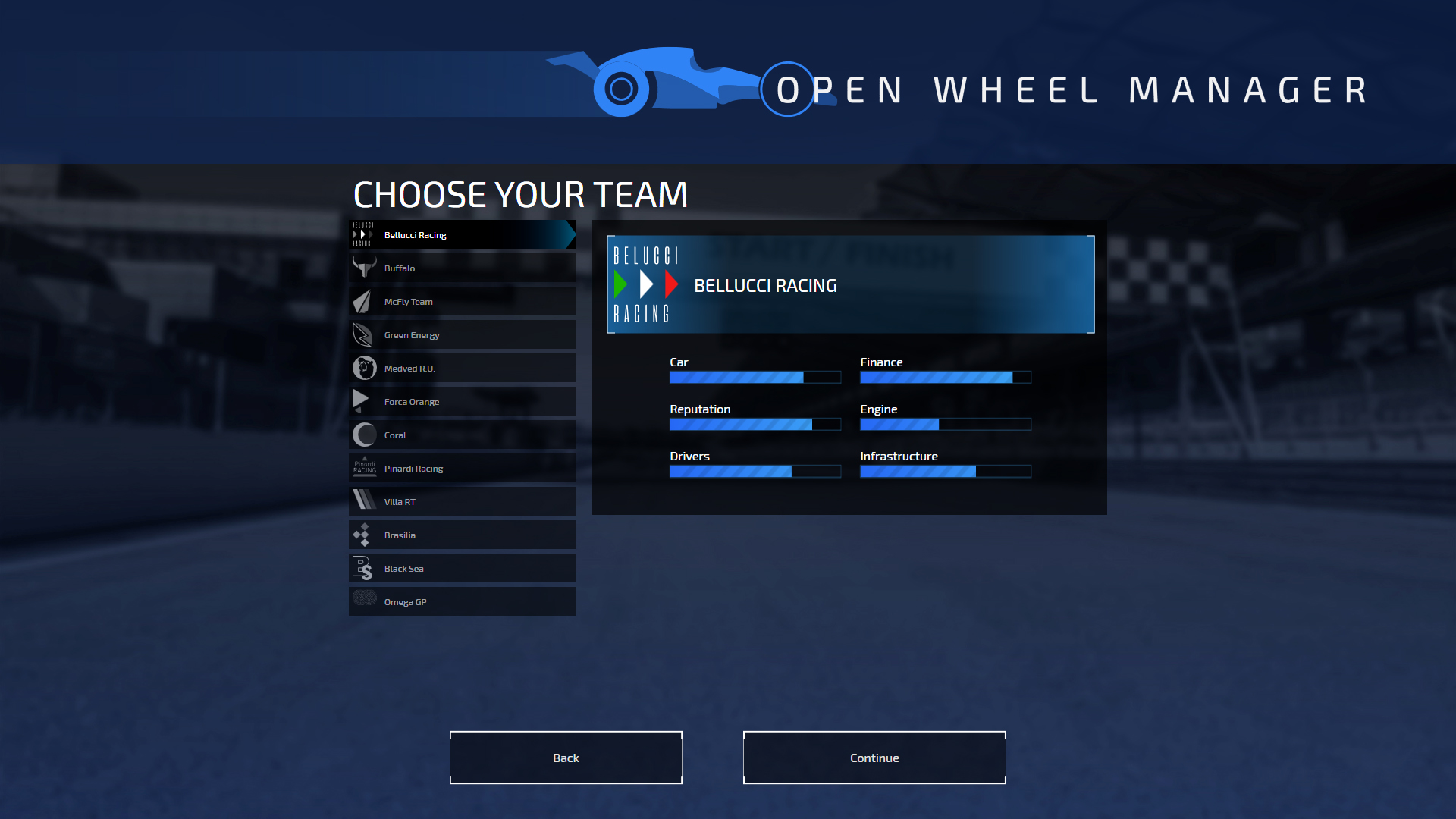Pick McFly Team from the list

click(462, 302)
